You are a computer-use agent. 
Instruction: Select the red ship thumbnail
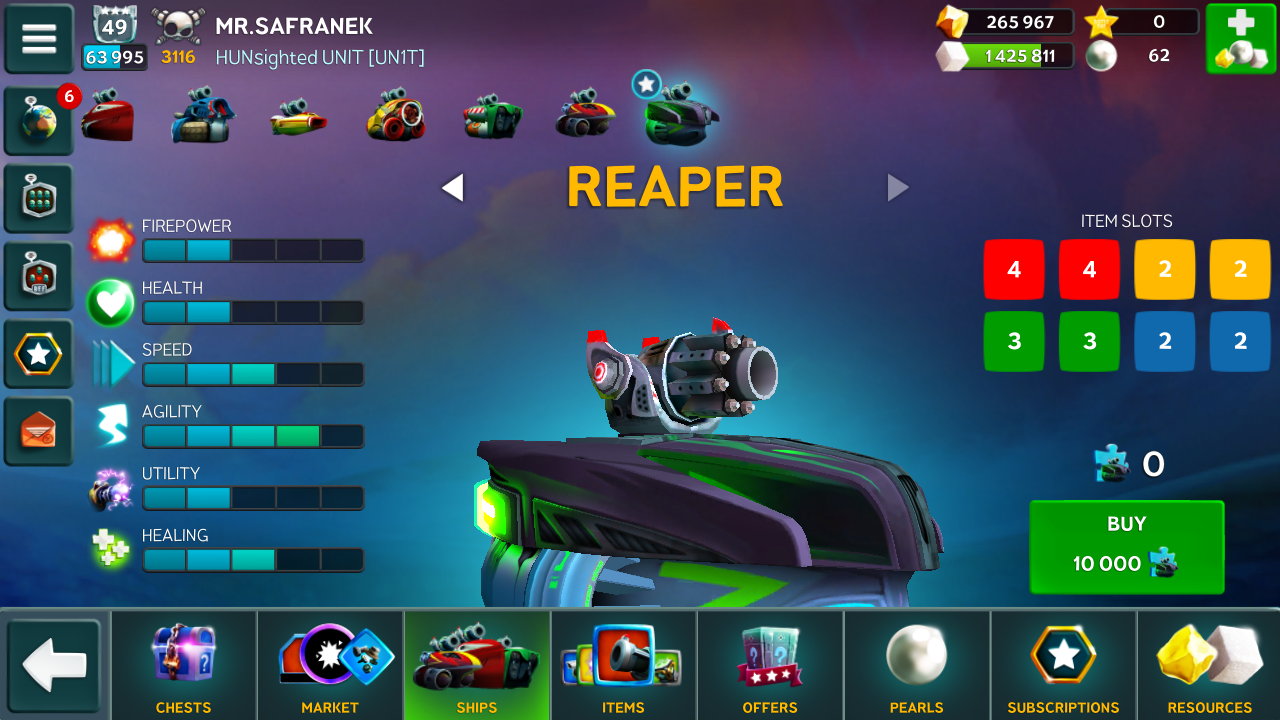(x=108, y=117)
